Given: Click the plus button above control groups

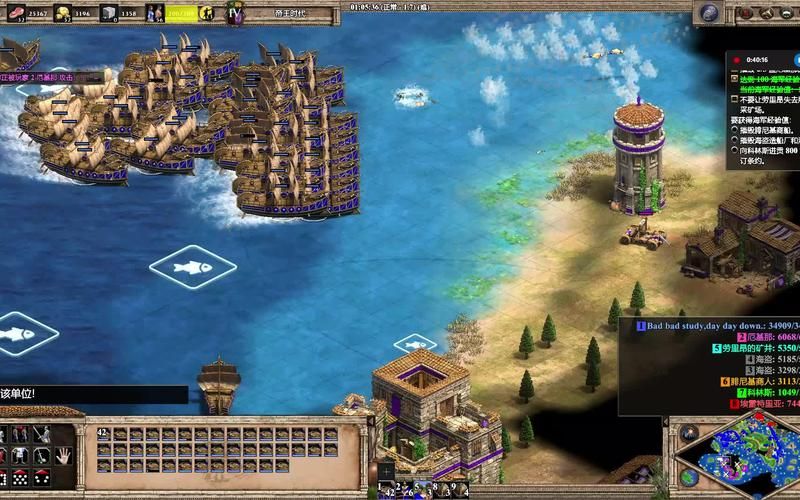Looking at the screenshot, I should coord(386,470).
